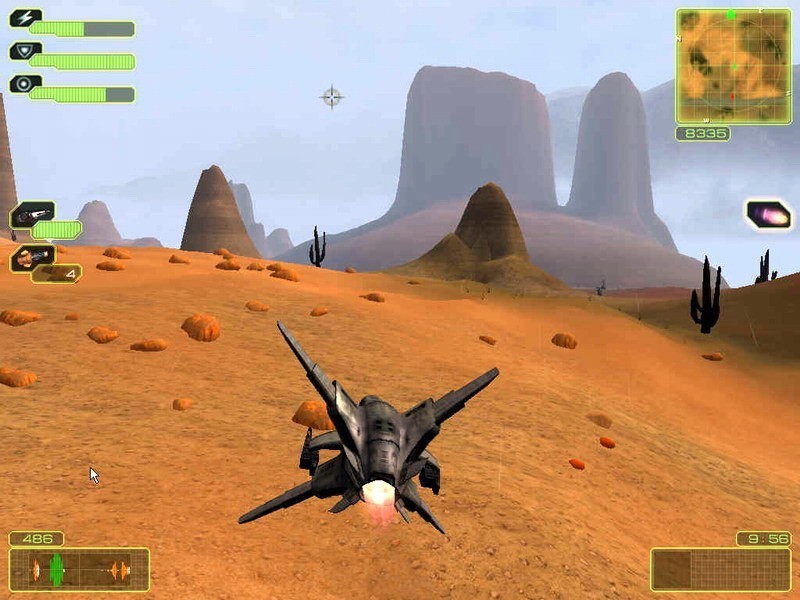The image size is (800, 600).
Task: Click the green radar signal panel
Action: click(79, 569)
